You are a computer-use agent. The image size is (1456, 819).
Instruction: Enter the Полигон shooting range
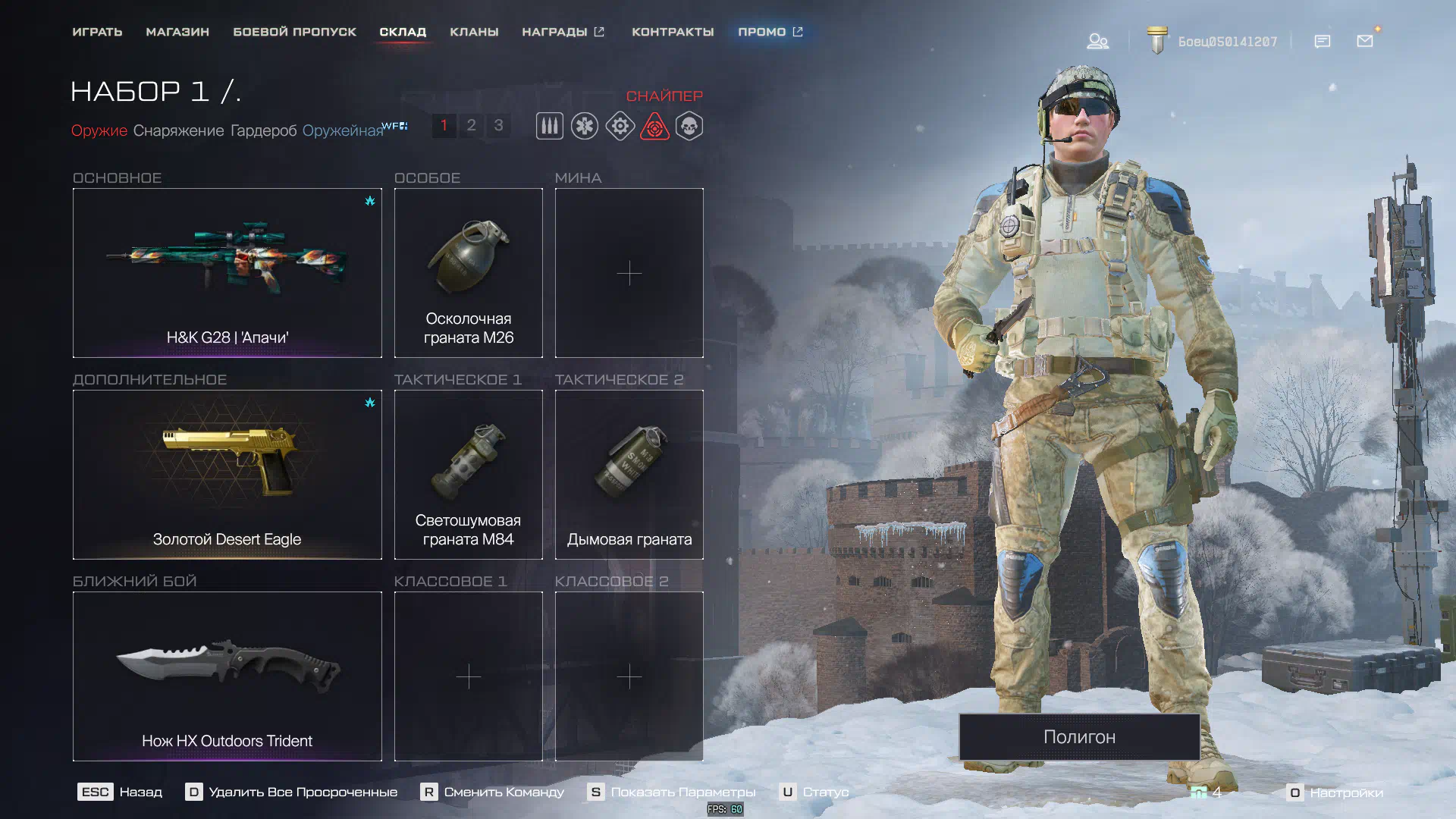tap(1079, 737)
